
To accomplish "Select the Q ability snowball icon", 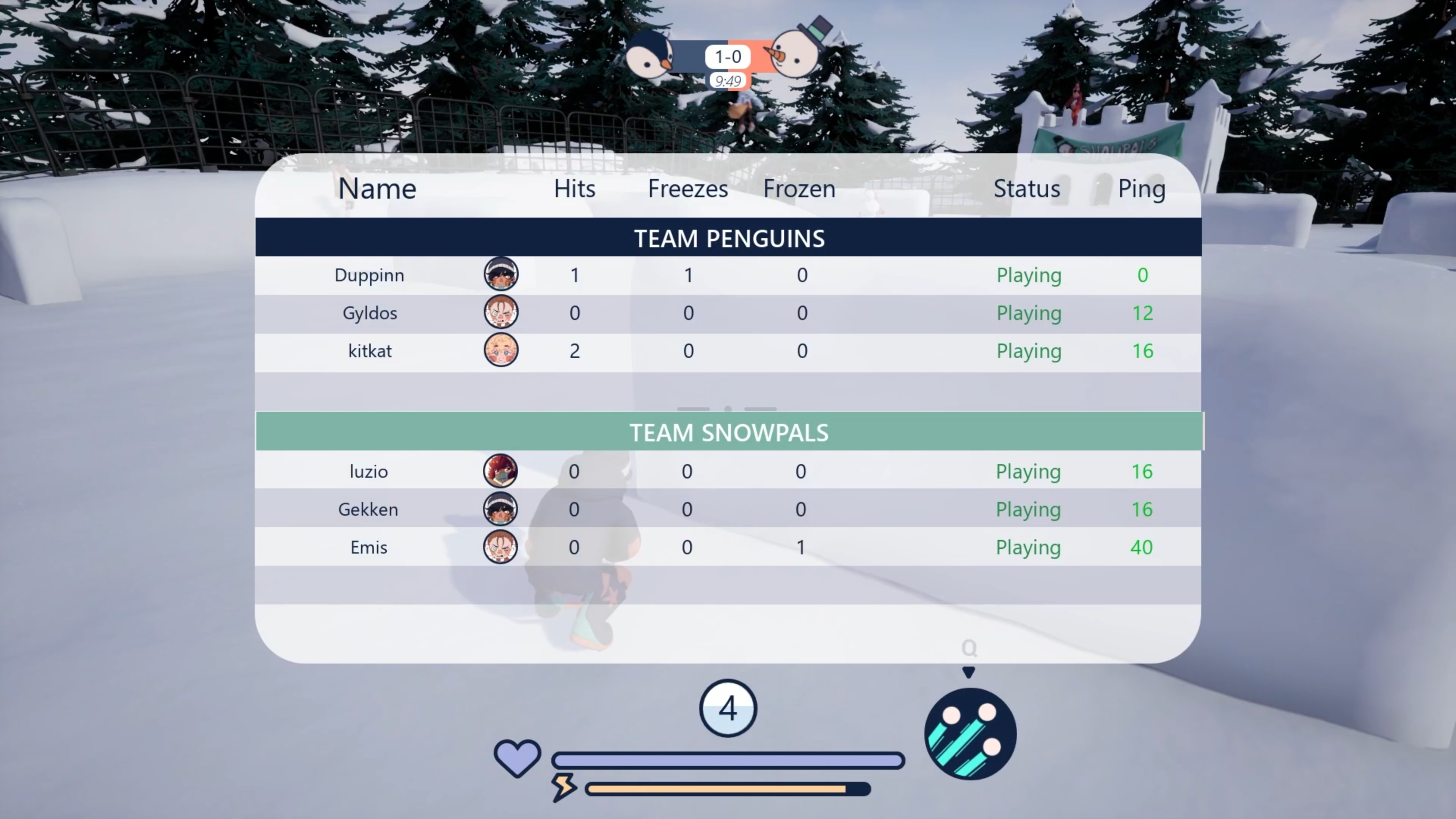I will pyautogui.click(x=970, y=734).
